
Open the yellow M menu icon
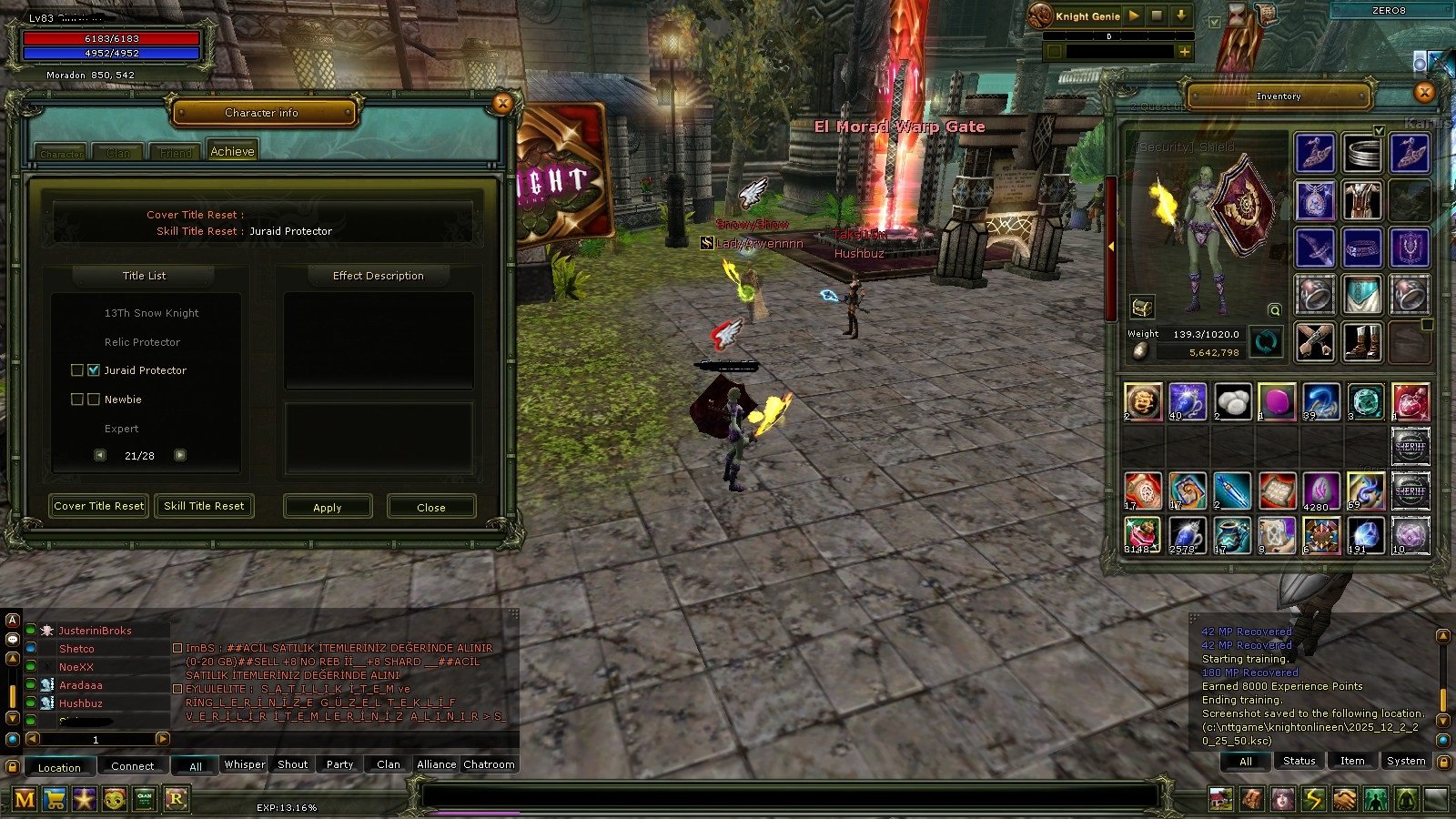(25, 800)
